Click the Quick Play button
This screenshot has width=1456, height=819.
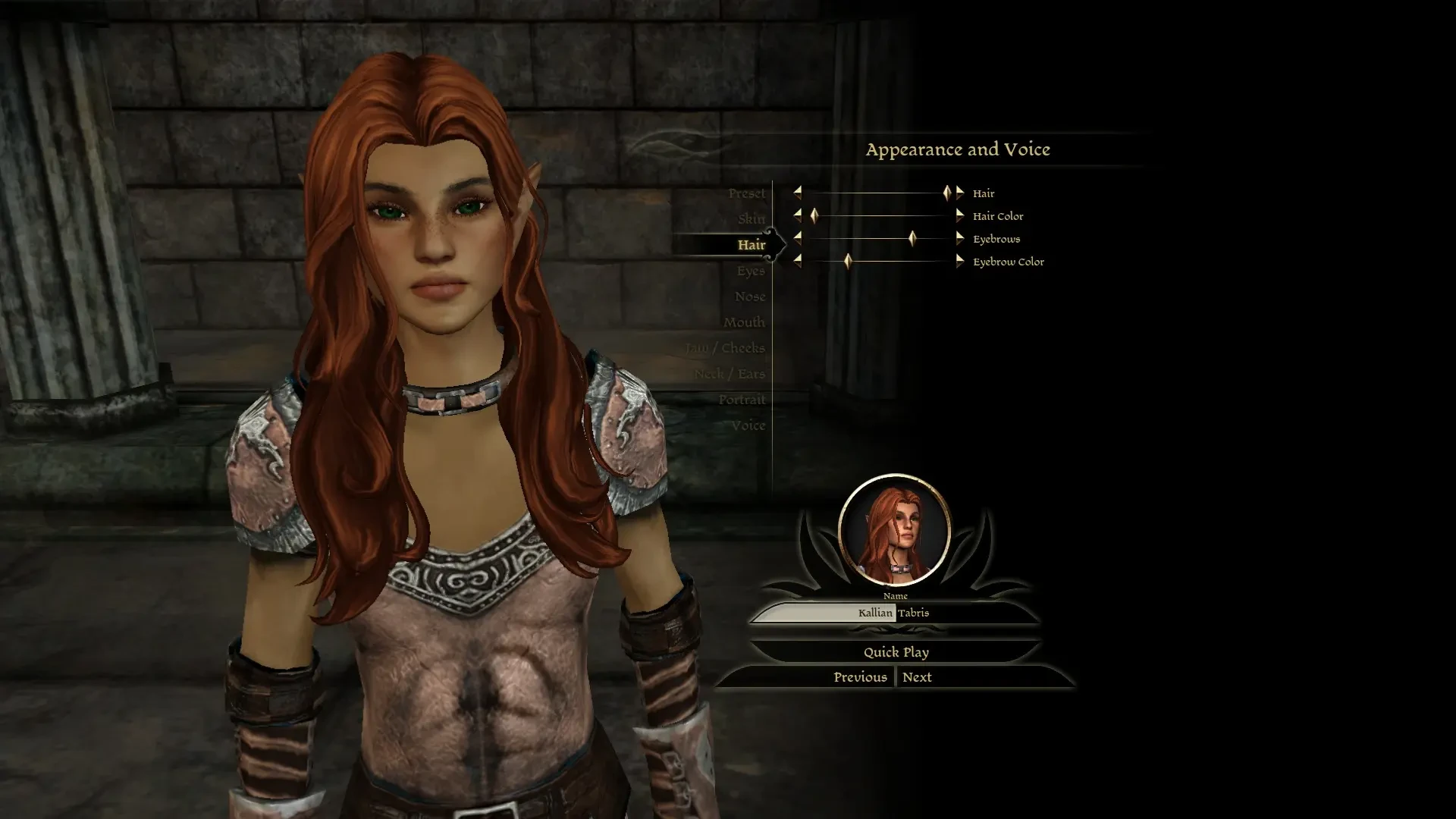point(896,651)
